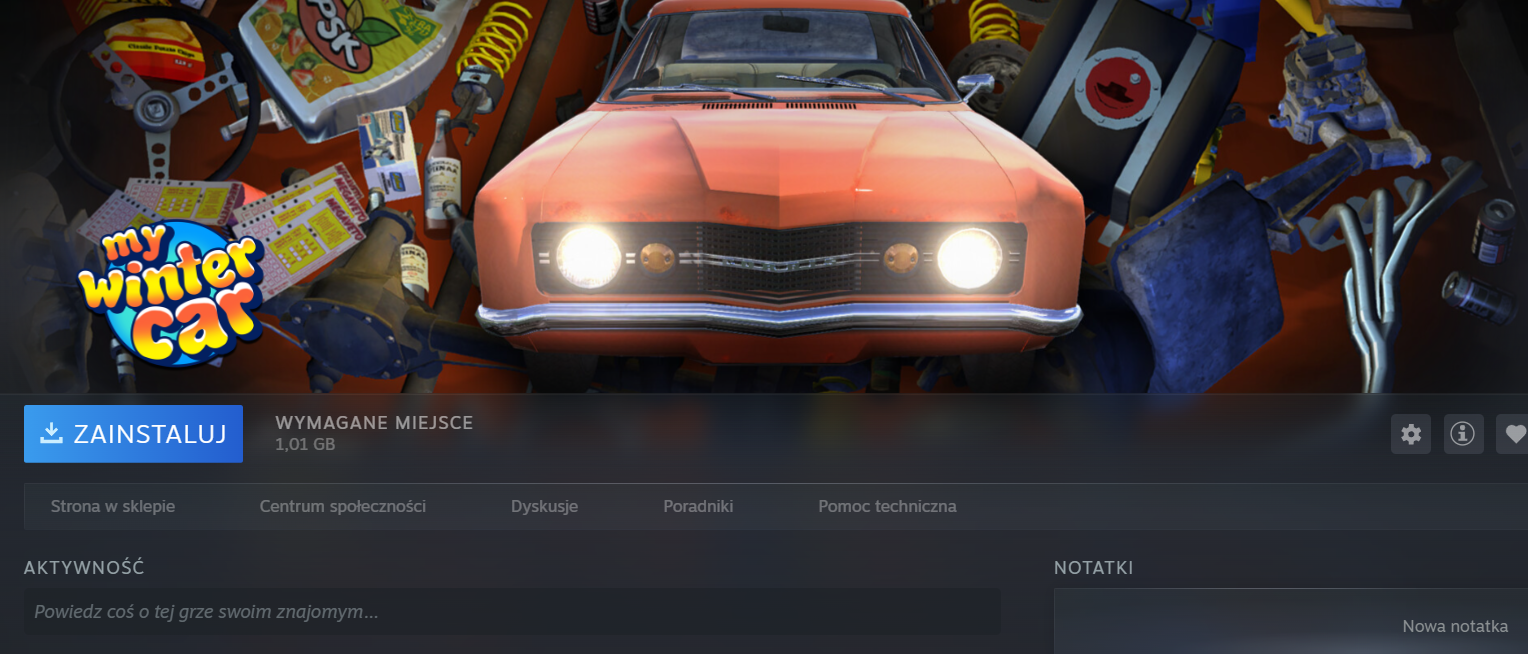The height and width of the screenshot is (654, 1528).
Task: Click the game info icon
Action: [x=1463, y=434]
